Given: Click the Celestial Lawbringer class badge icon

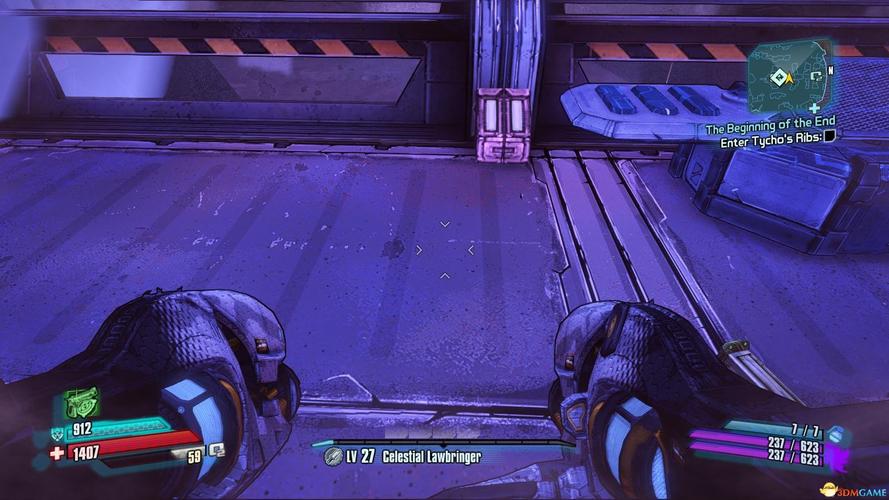Looking at the screenshot, I should pos(334,457).
